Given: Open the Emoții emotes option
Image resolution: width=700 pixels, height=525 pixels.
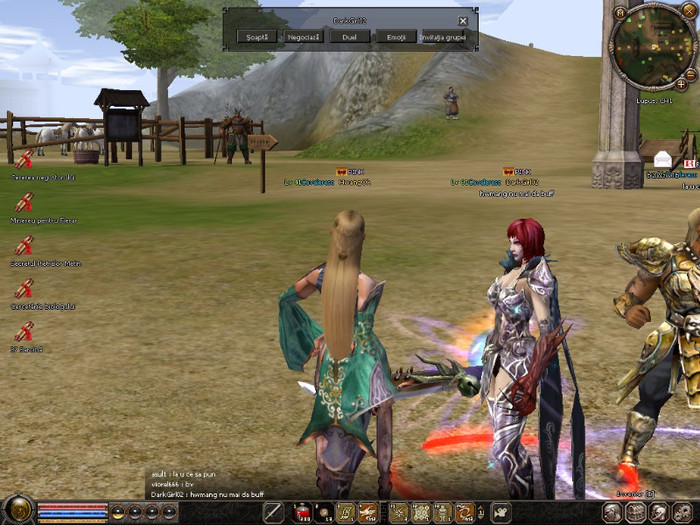Looking at the screenshot, I should coord(395,36).
